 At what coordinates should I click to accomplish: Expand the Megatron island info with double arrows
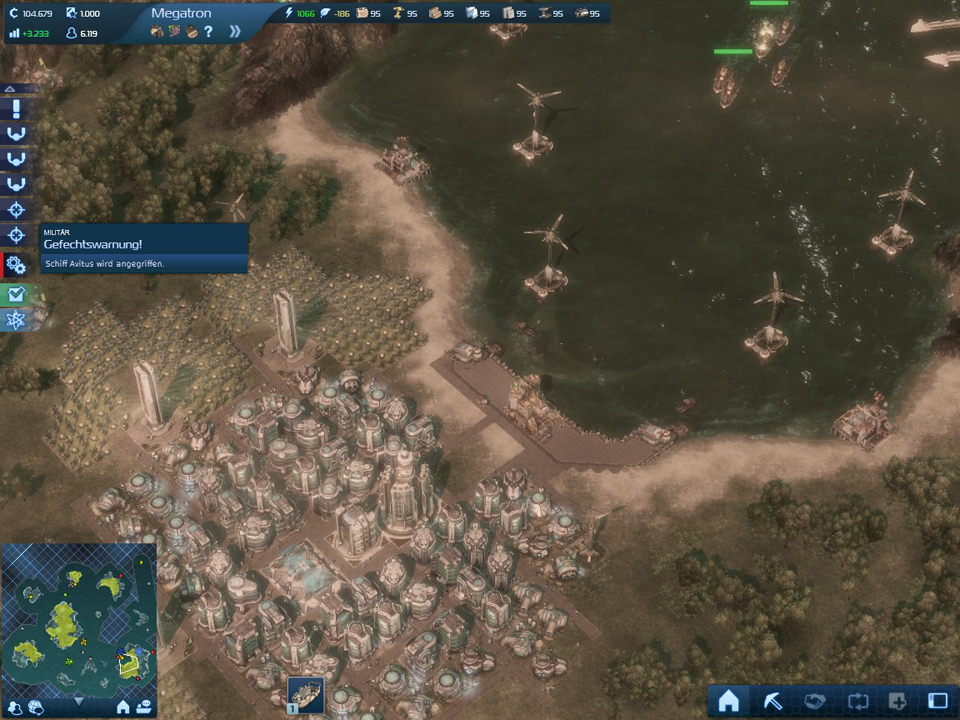click(235, 31)
